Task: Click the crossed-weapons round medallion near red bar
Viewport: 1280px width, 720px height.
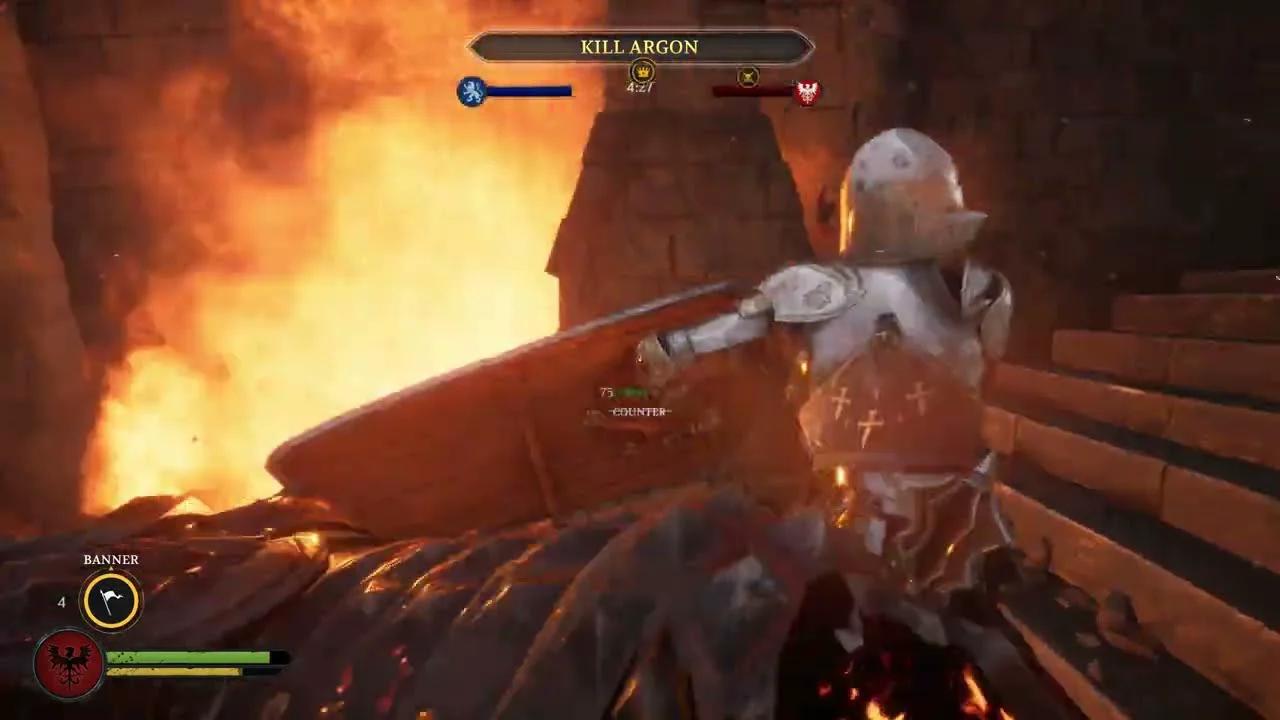Action: [748, 75]
